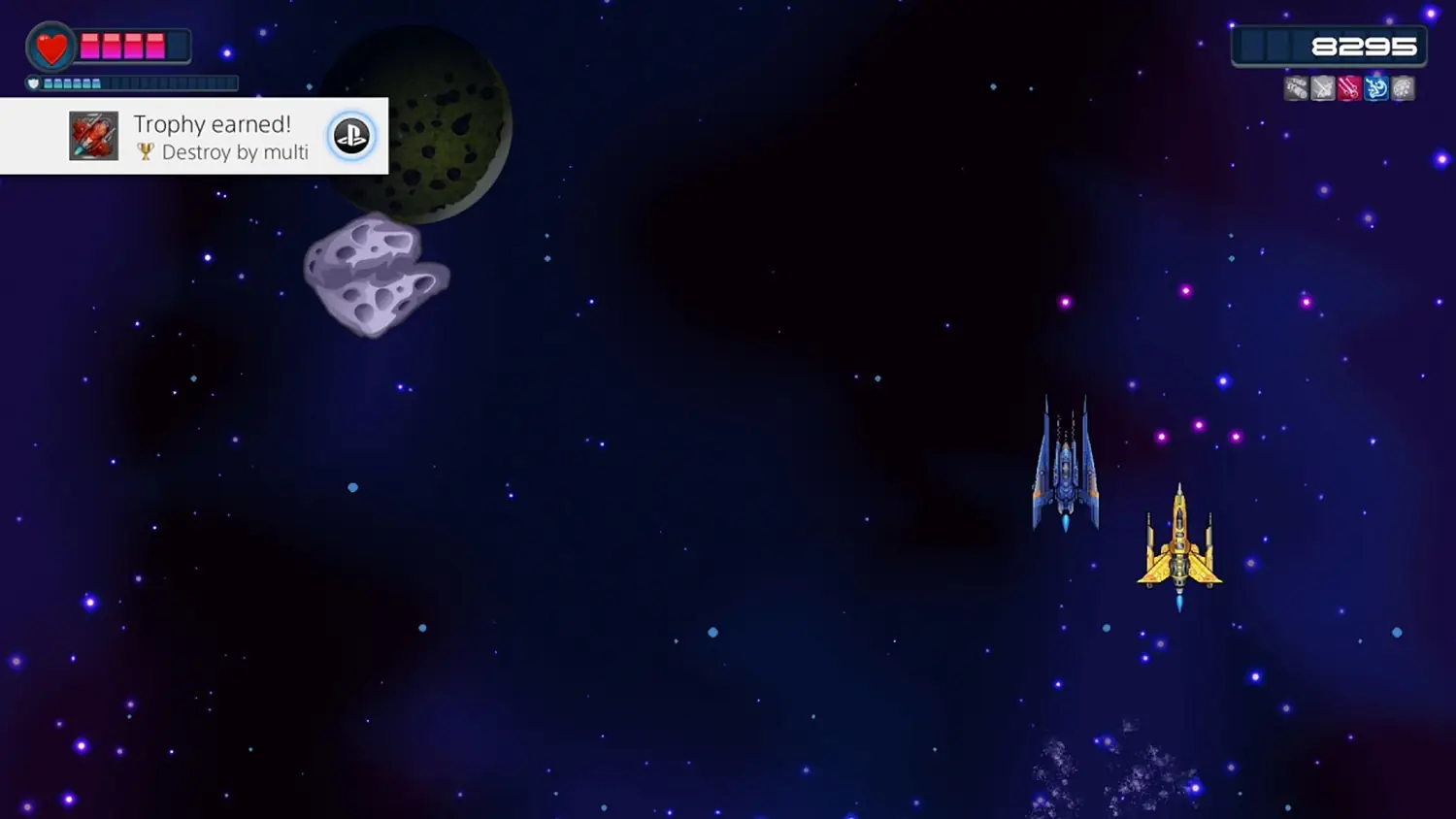Image resolution: width=1456 pixels, height=819 pixels.
Task: Toggle the currently highlighted blue weapon slot
Action: tap(1373, 88)
